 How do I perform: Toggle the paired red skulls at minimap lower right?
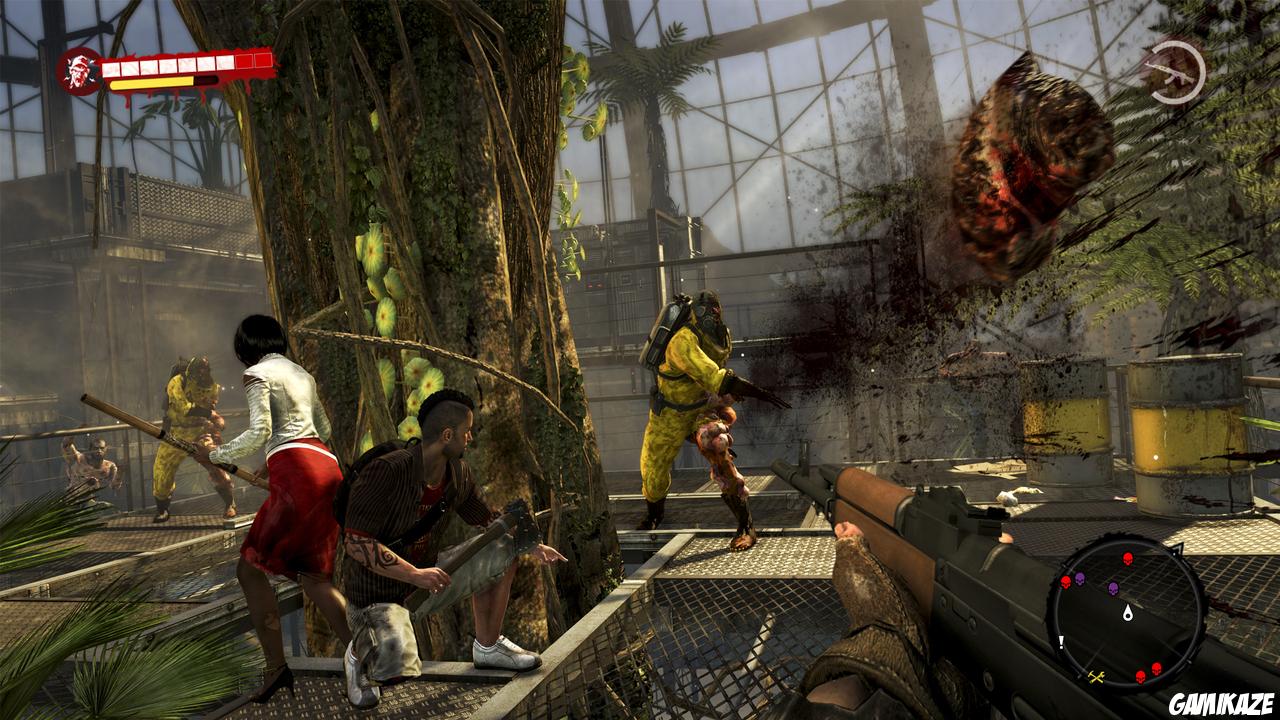1150,671
